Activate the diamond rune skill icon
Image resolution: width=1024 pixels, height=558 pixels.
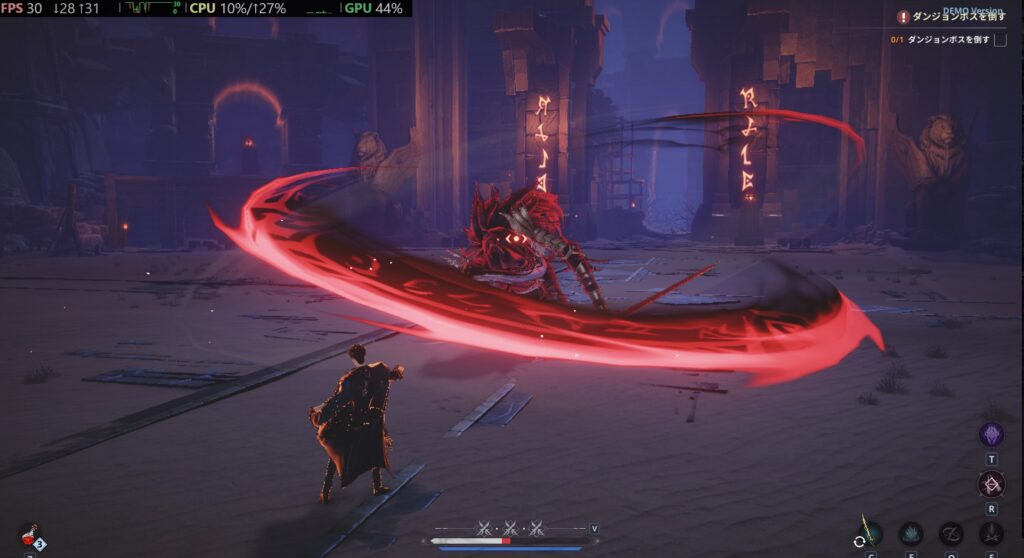pos(991,486)
